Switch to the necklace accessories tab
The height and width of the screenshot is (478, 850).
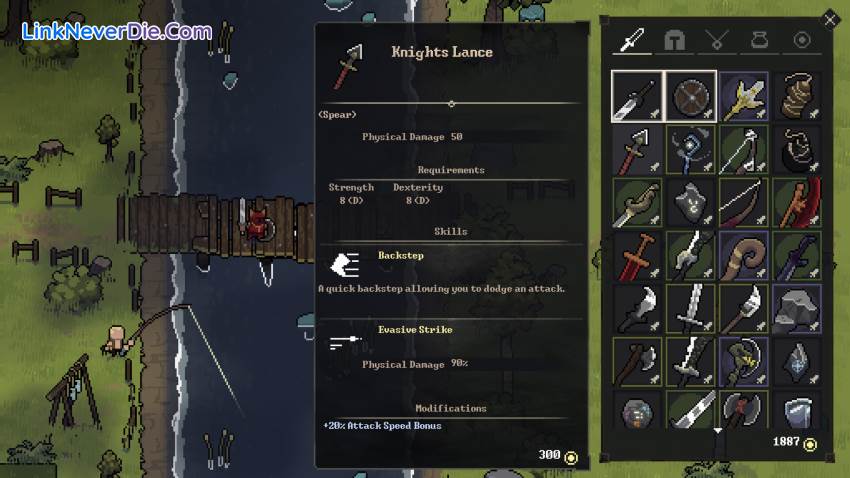pyautogui.click(x=717, y=40)
